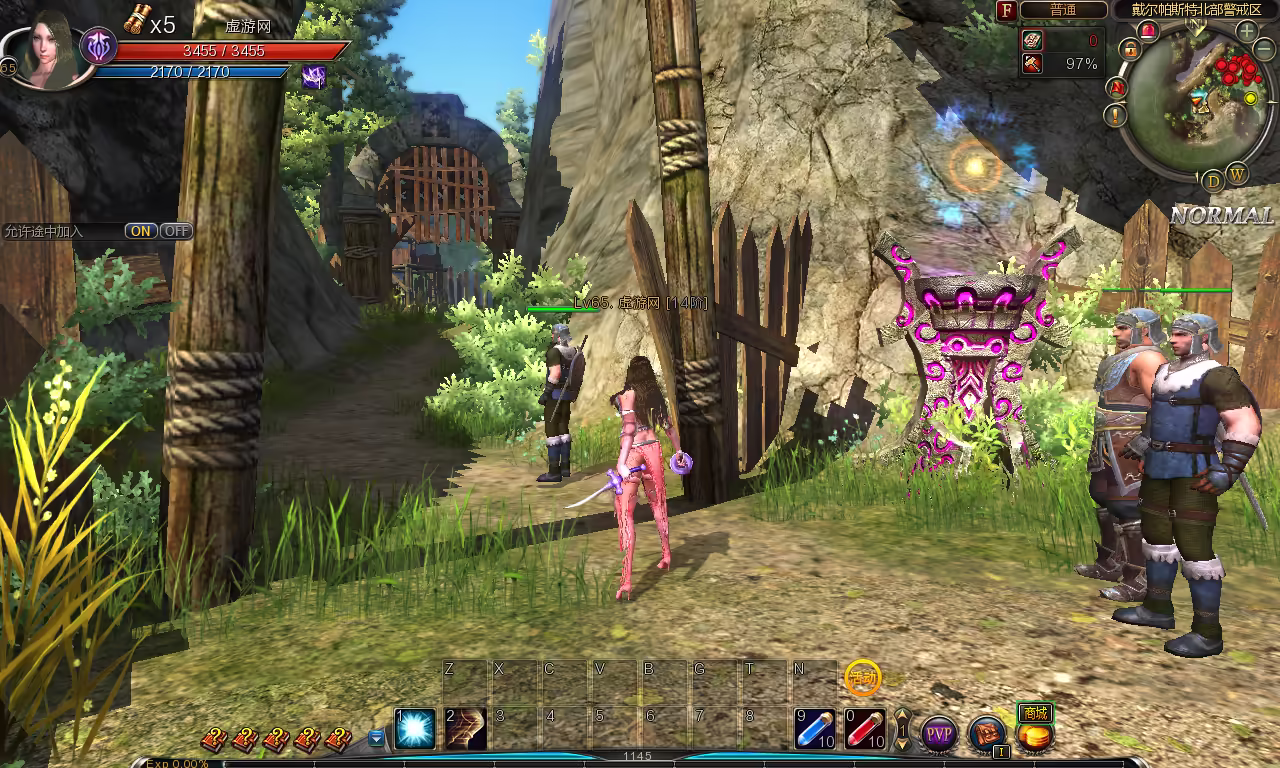Click the W button below the minimap
Image resolution: width=1280 pixels, height=768 pixels.
pos(1237,174)
